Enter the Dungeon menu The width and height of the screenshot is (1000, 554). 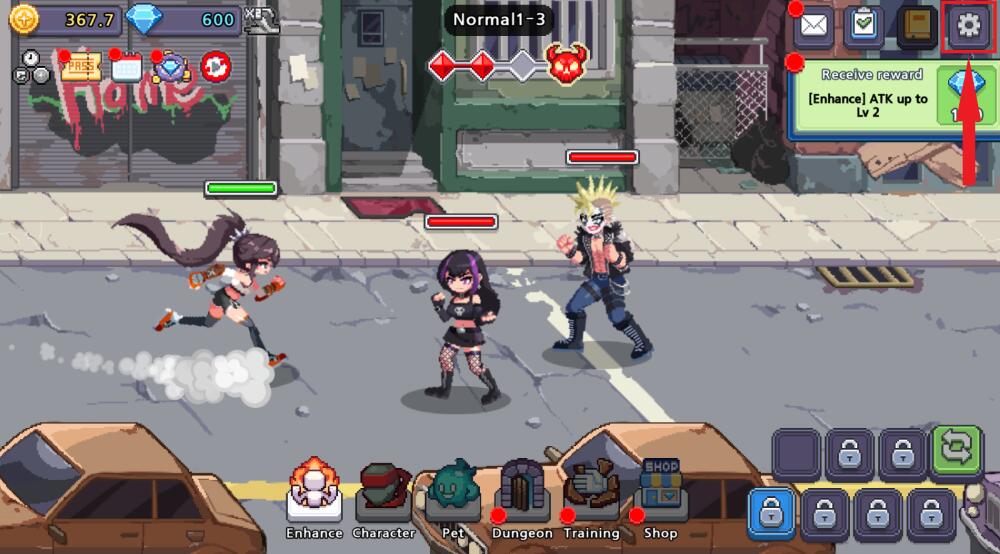point(522,493)
